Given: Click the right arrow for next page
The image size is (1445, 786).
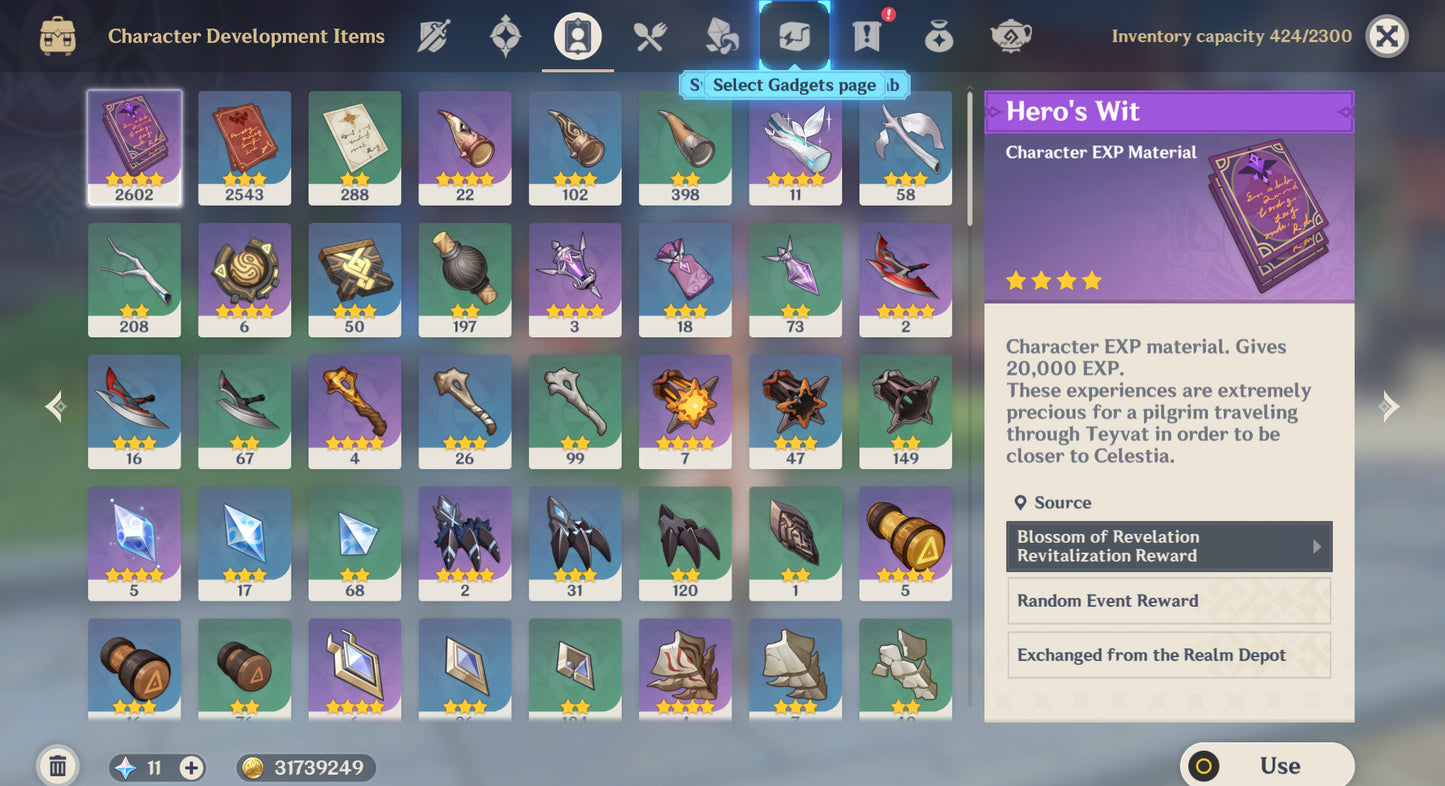Looking at the screenshot, I should pyautogui.click(x=1388, y=406).
